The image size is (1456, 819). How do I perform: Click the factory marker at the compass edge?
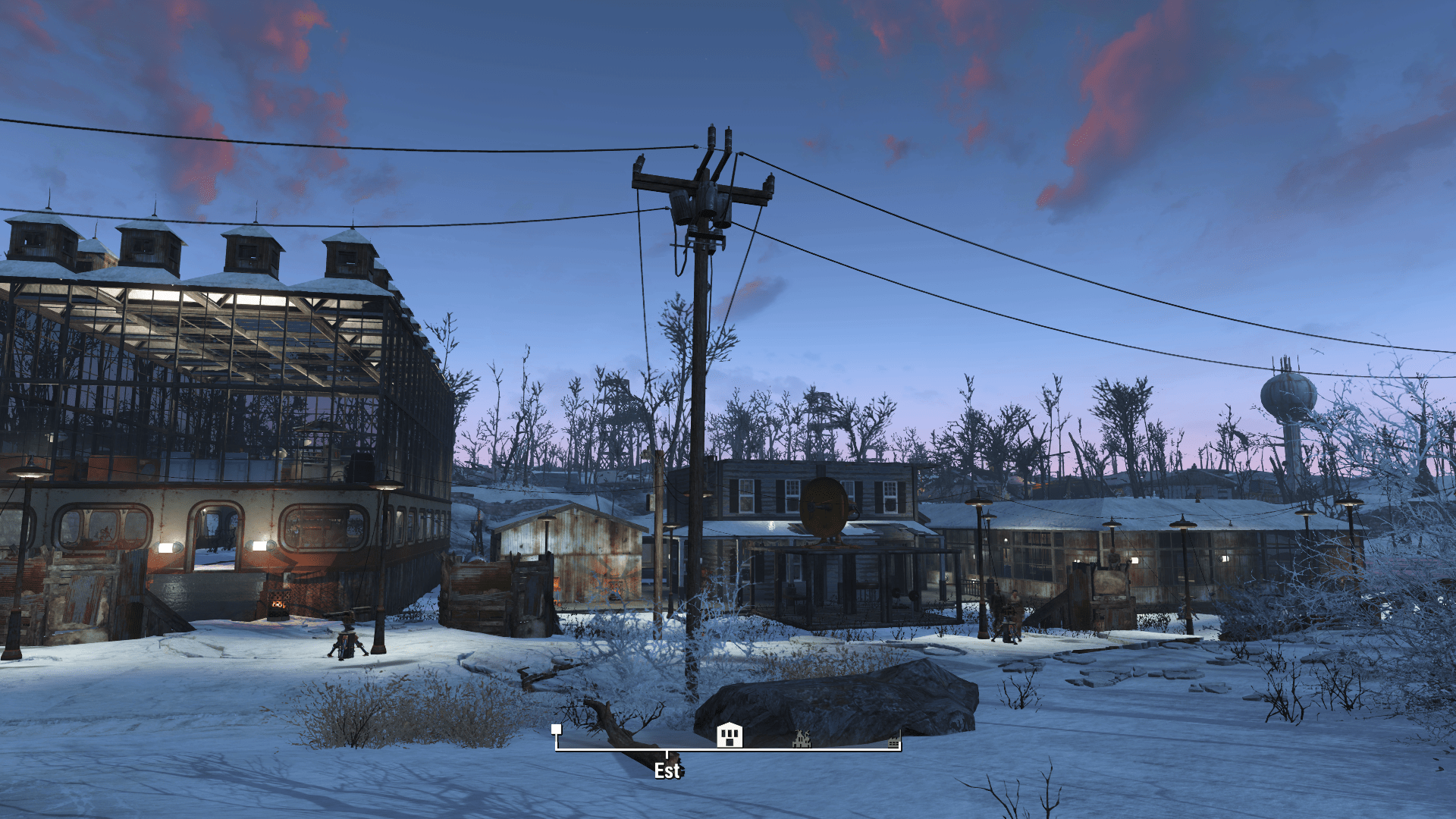click(x=894, y=740)
